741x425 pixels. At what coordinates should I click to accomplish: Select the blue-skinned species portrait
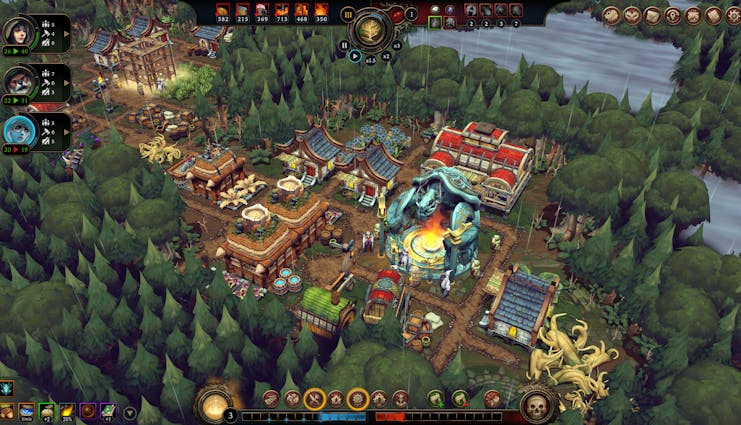click(x=19, y=130)
